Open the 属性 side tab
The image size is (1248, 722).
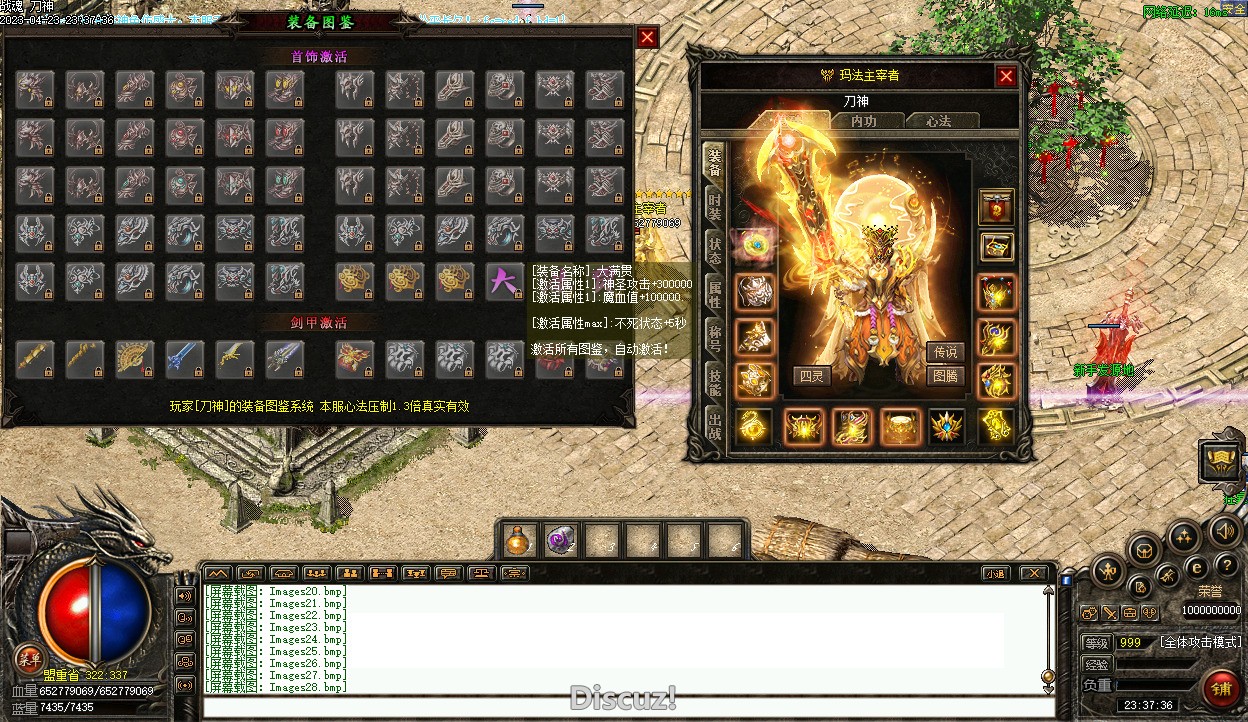coord(715,295)
